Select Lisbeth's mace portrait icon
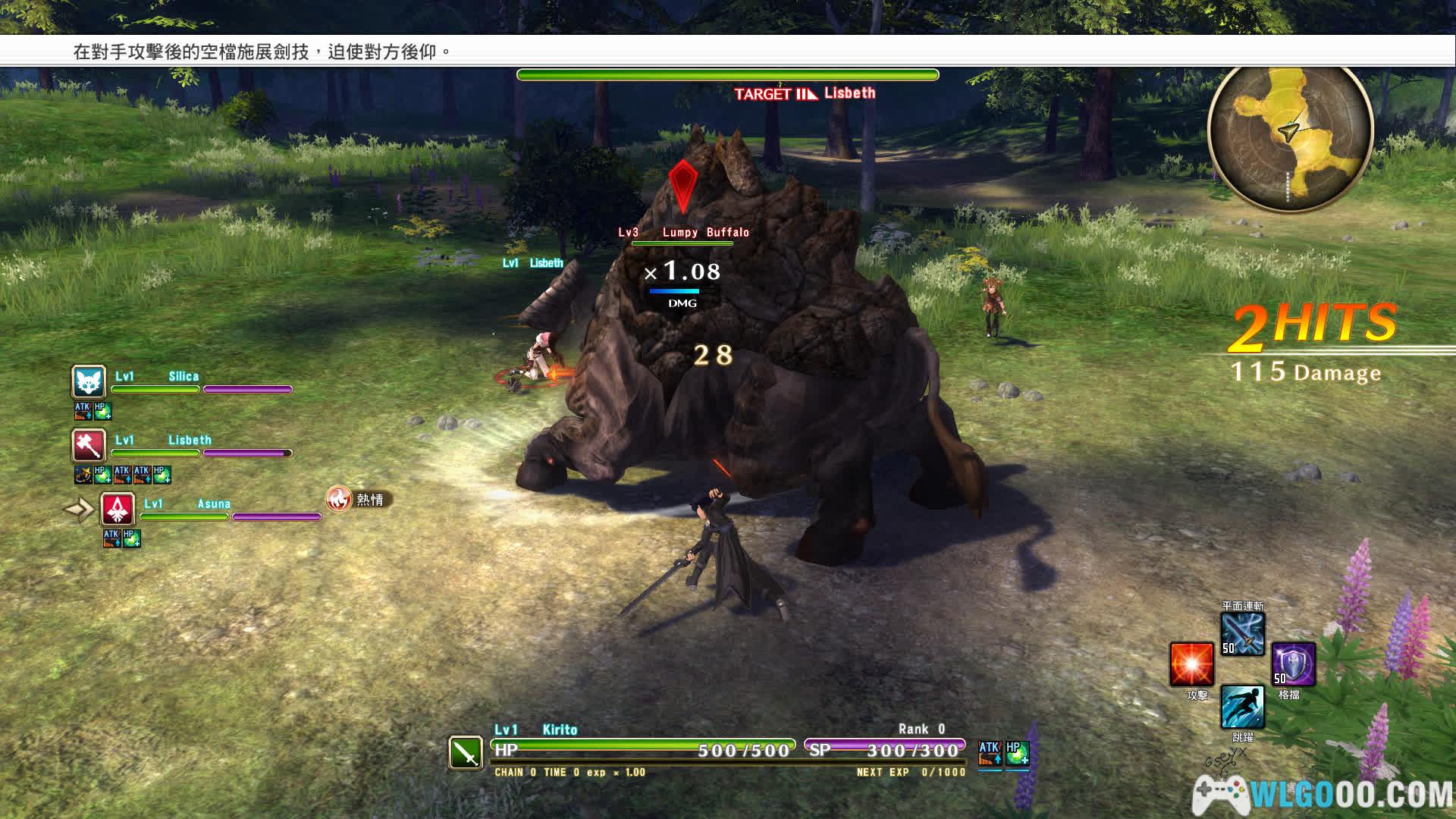The height and width of the screenshot is (819, 1456). coord(89,445)
